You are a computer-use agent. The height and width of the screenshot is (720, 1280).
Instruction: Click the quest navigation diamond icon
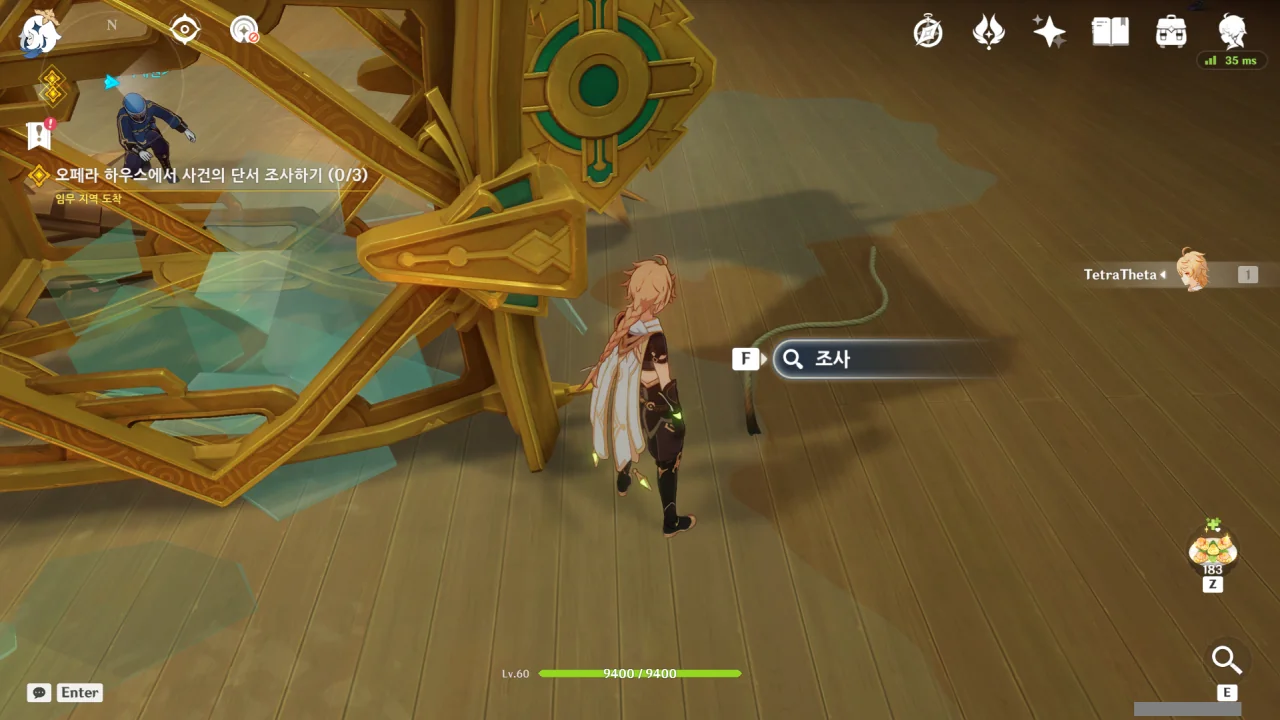tap(51, 87)
